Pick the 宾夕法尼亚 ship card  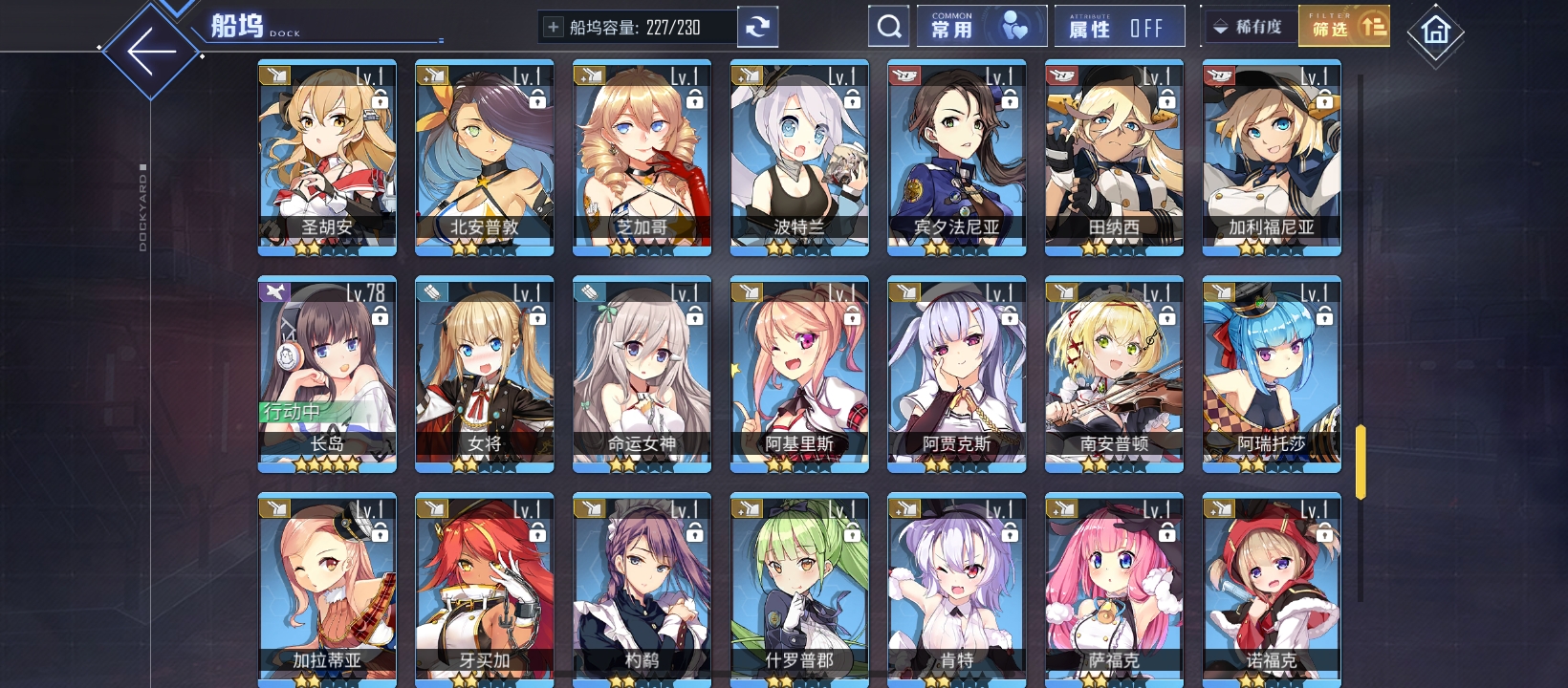(x=956, y=158)
